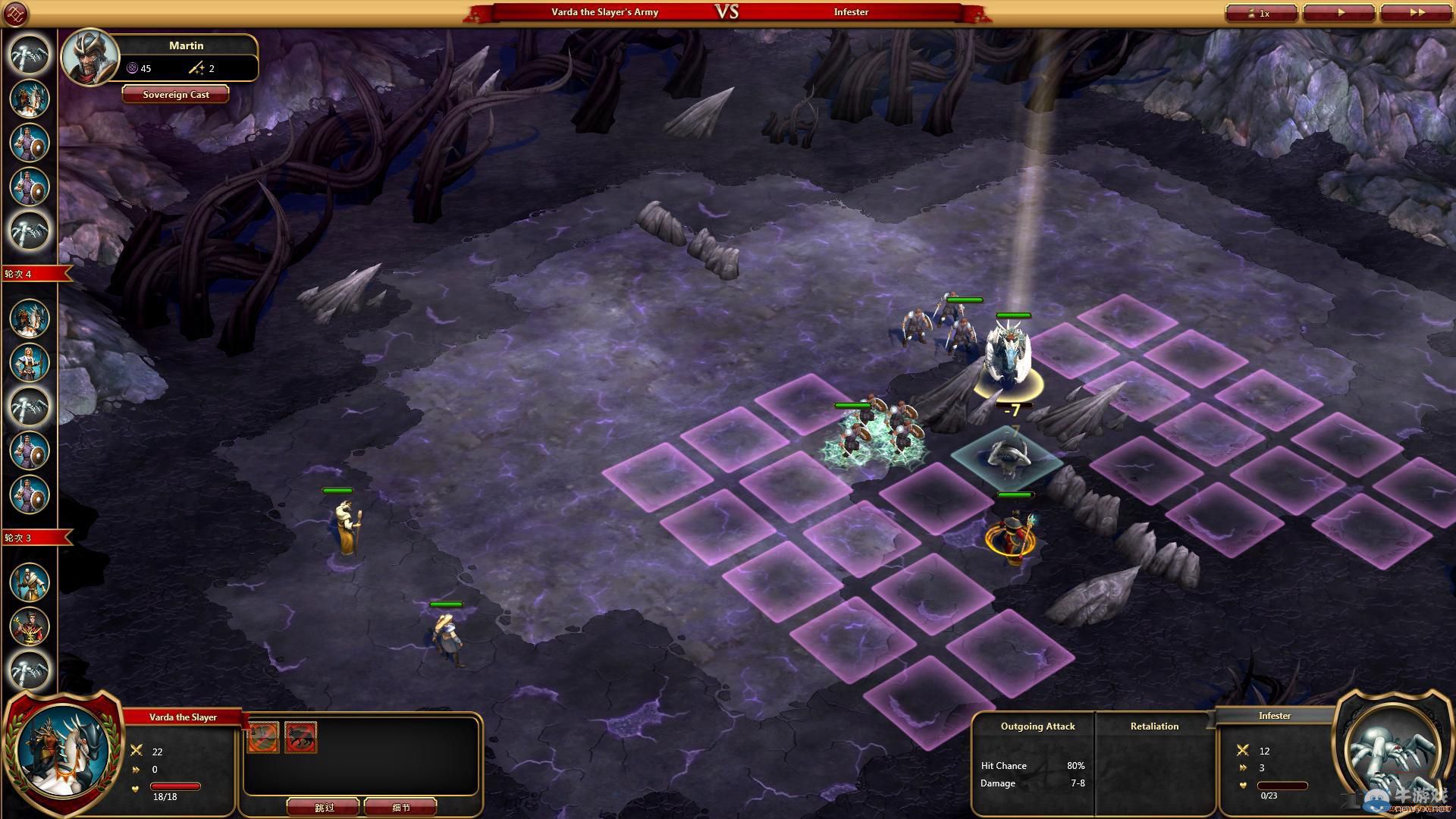This screenshot has height=819, width=1456.
Task: Open unit details with the 细节 button
Action: (x=400, y=807)
